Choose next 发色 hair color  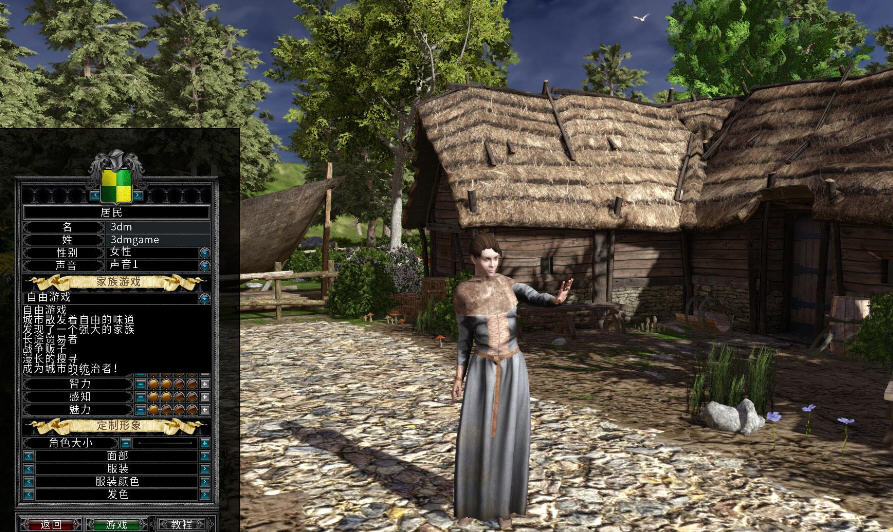tap(205, 494)
